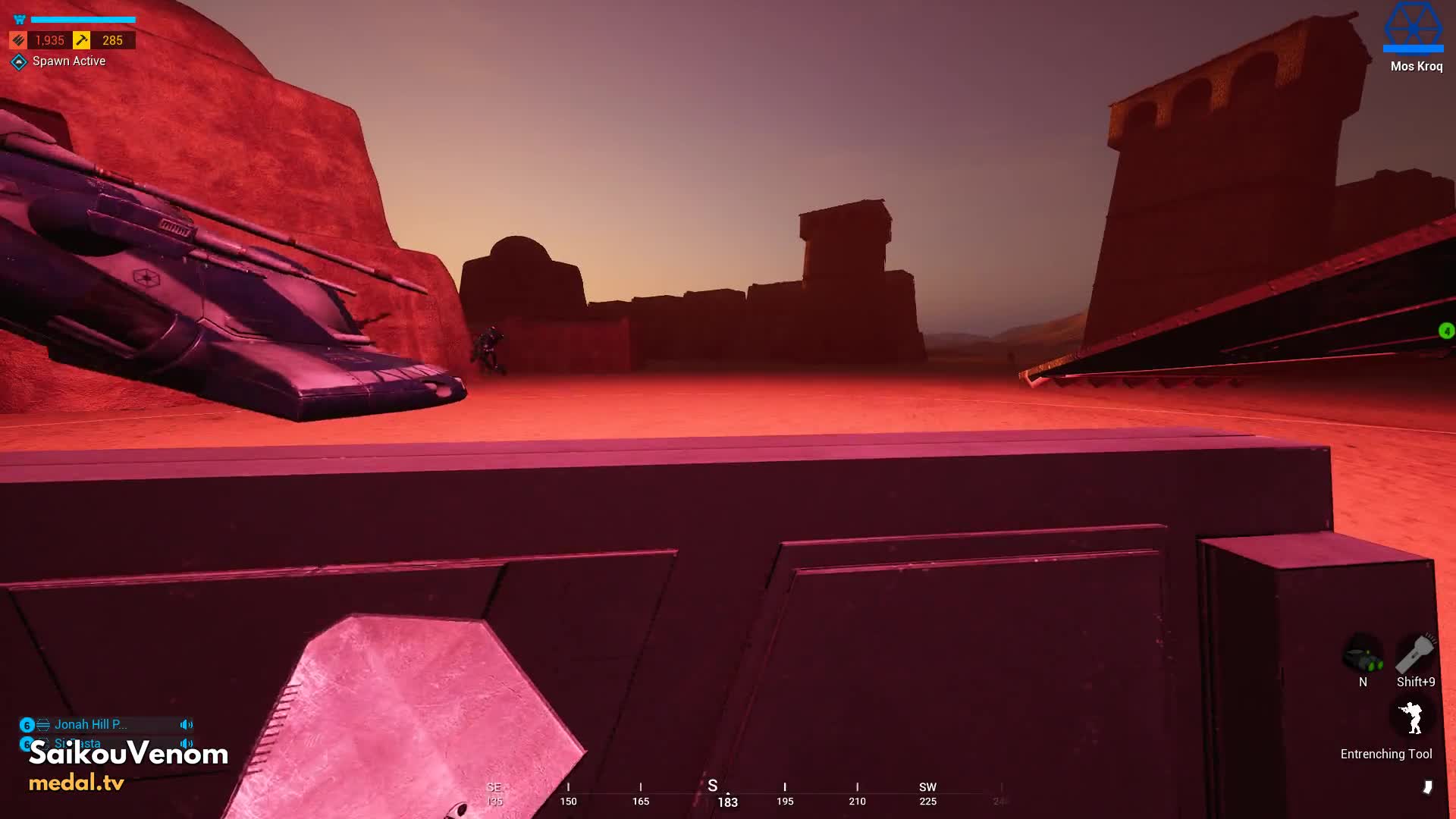This screenshot has width=1456, height=819.
Task: Click the compass S heading marker
Action: point(712,786)
